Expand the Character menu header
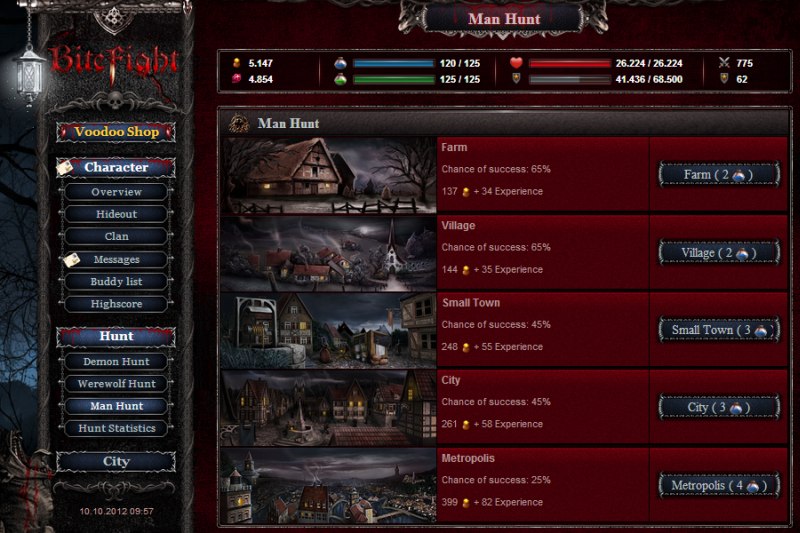This screenshot has height=533, width=800. (116, 168)
